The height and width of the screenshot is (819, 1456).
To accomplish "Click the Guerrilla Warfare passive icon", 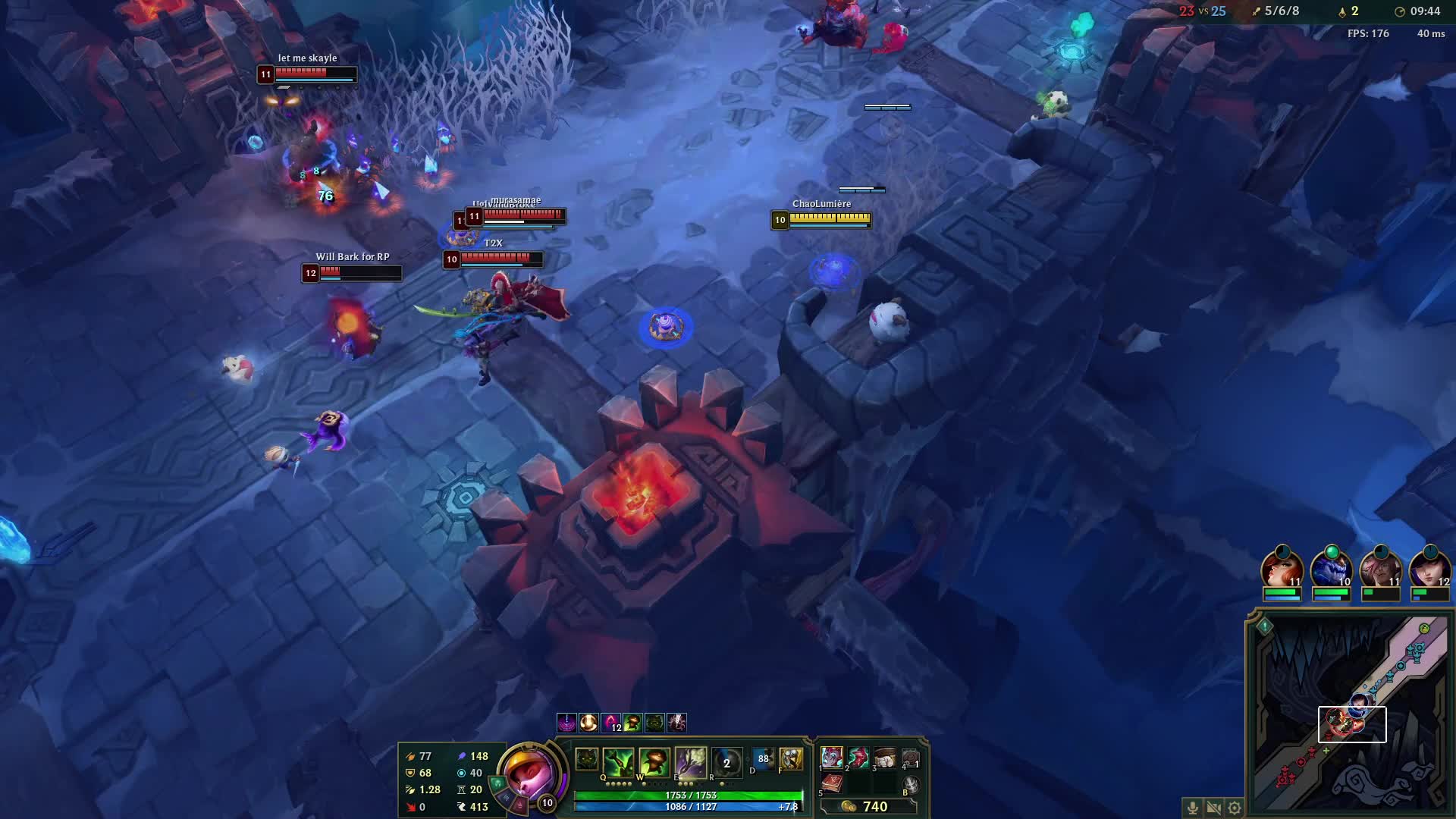I will 586,759.
